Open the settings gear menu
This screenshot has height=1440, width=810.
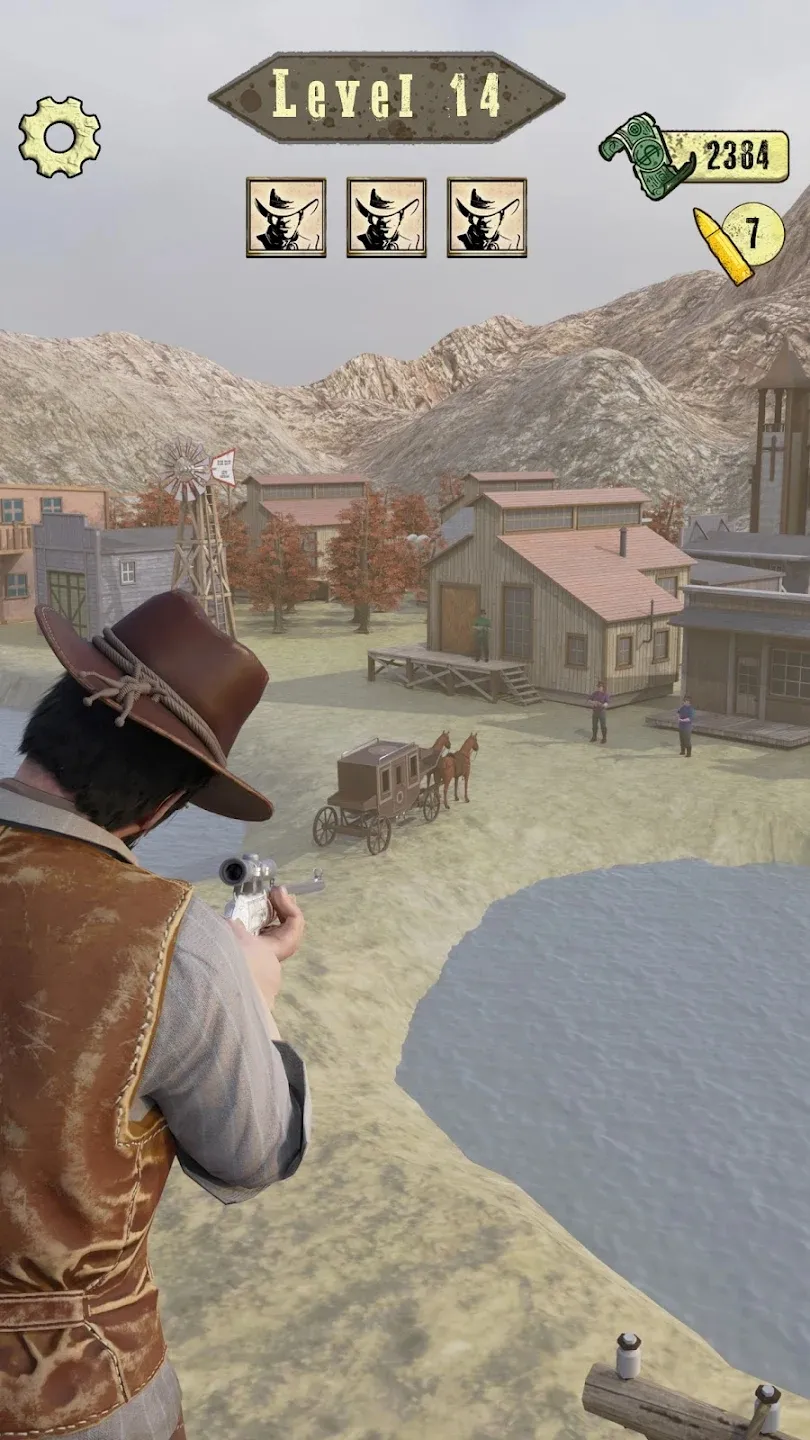59,137
